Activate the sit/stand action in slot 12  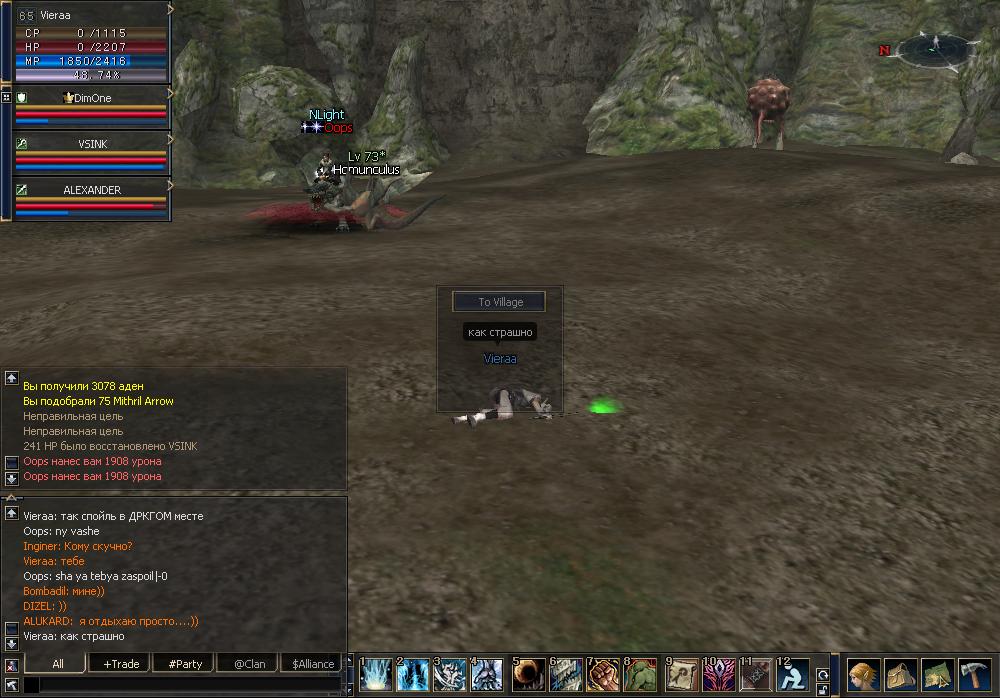click(791, 675)
